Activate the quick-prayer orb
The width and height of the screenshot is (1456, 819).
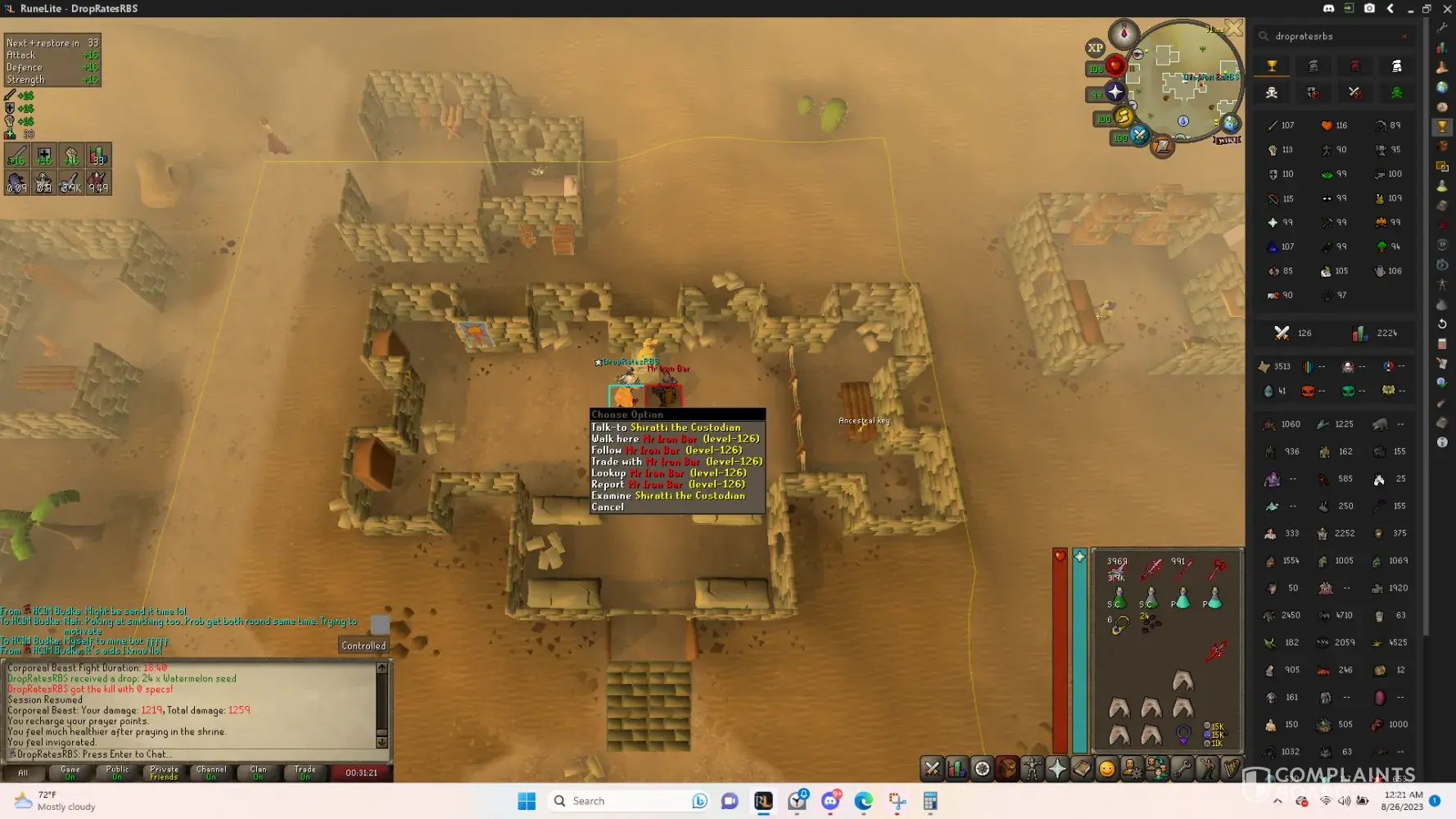(1115, 92)
